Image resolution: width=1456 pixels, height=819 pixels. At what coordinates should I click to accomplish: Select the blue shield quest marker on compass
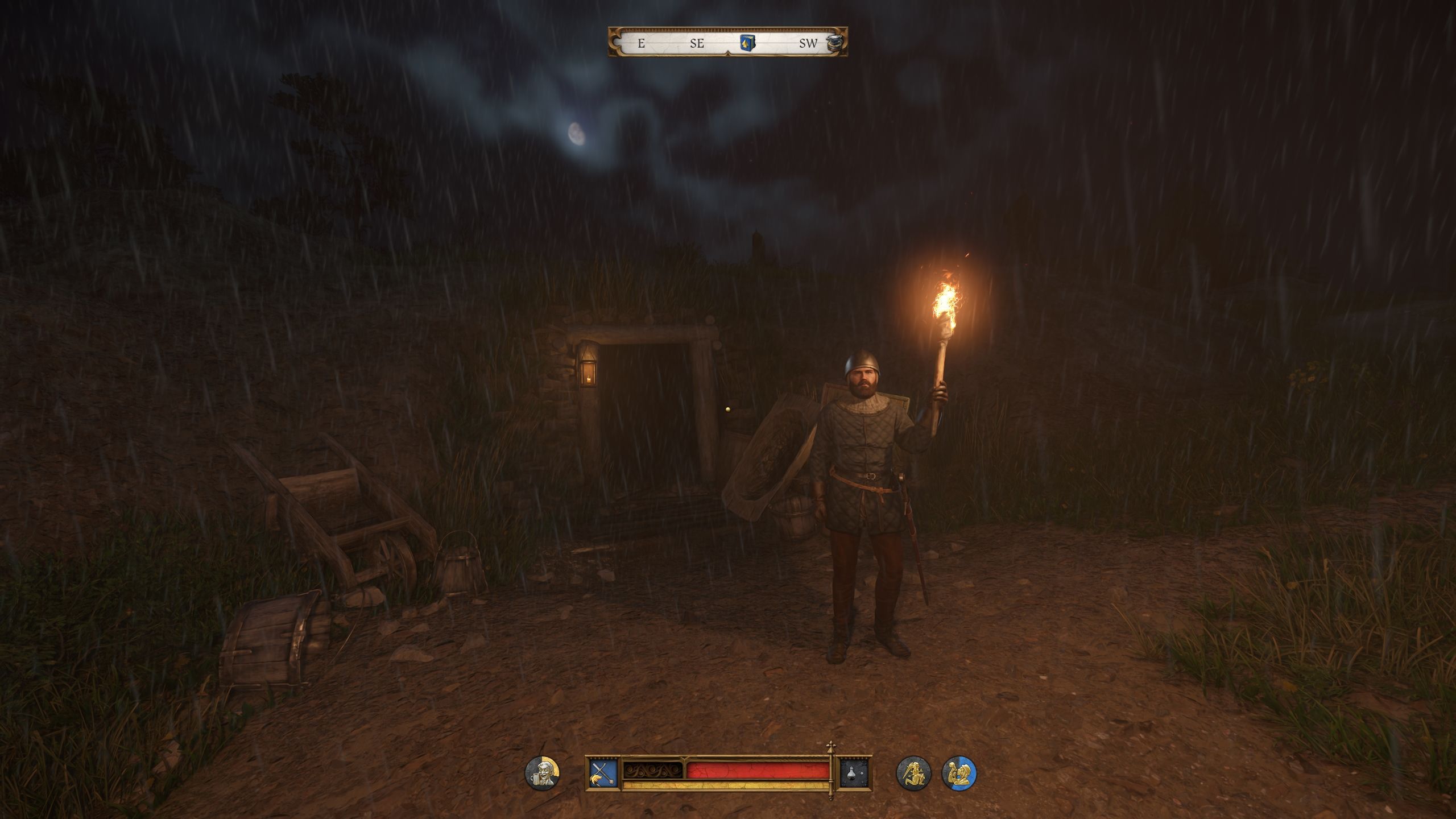(747, 43)
